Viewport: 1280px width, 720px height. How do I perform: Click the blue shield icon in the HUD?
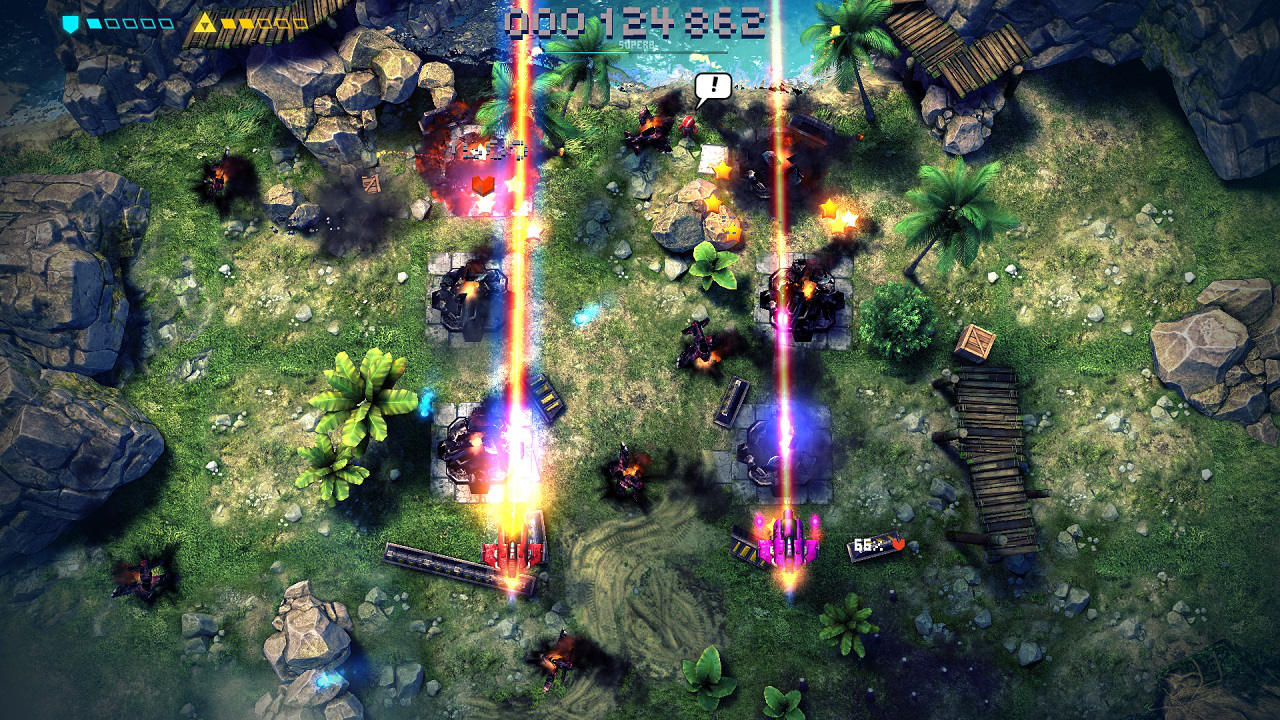pos(70,22)
